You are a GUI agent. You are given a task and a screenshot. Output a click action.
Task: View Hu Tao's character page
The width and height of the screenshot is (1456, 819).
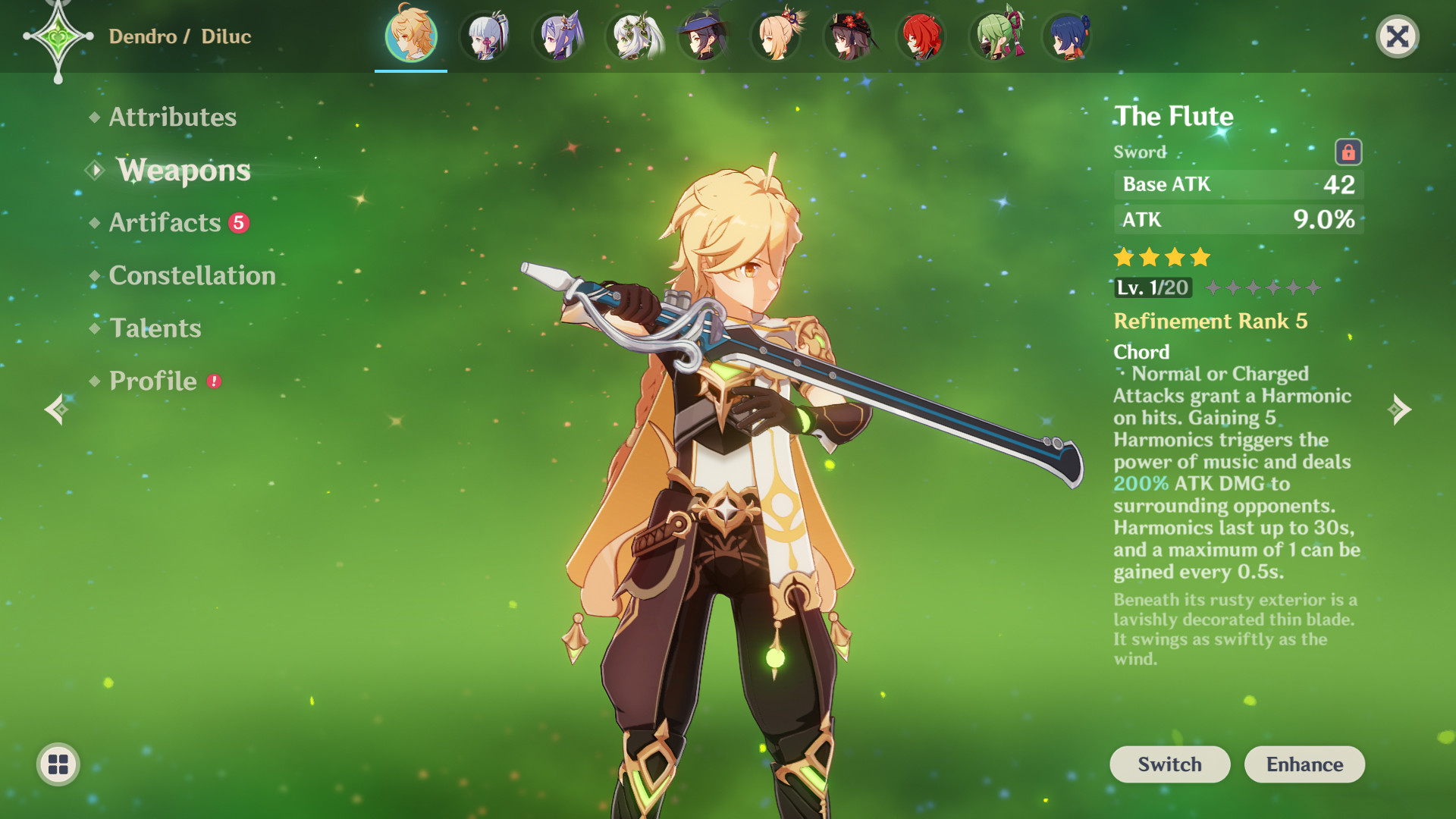click(x=849, y=36)
